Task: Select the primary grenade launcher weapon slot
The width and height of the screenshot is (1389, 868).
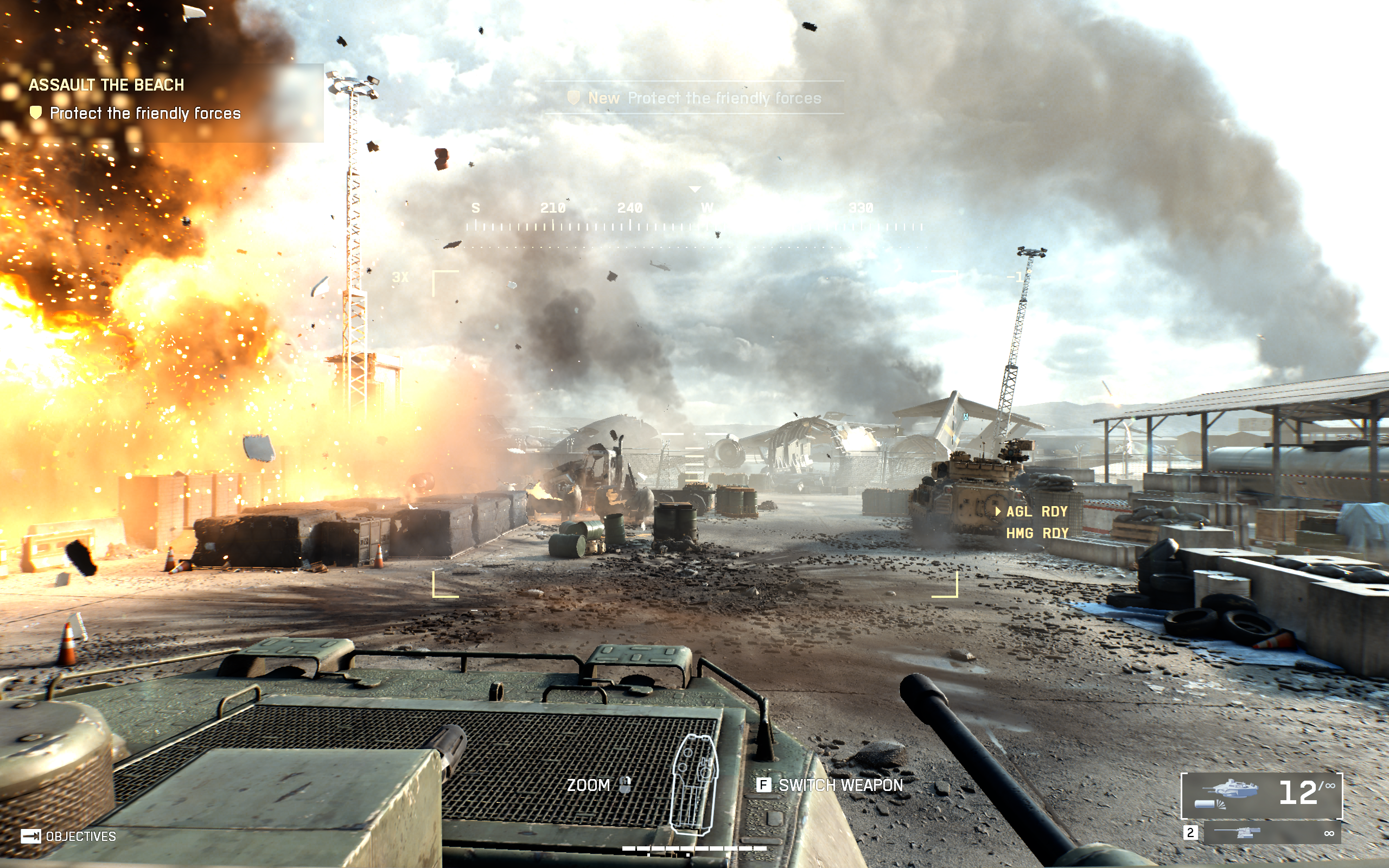Action: click(x=1261, y=795)
